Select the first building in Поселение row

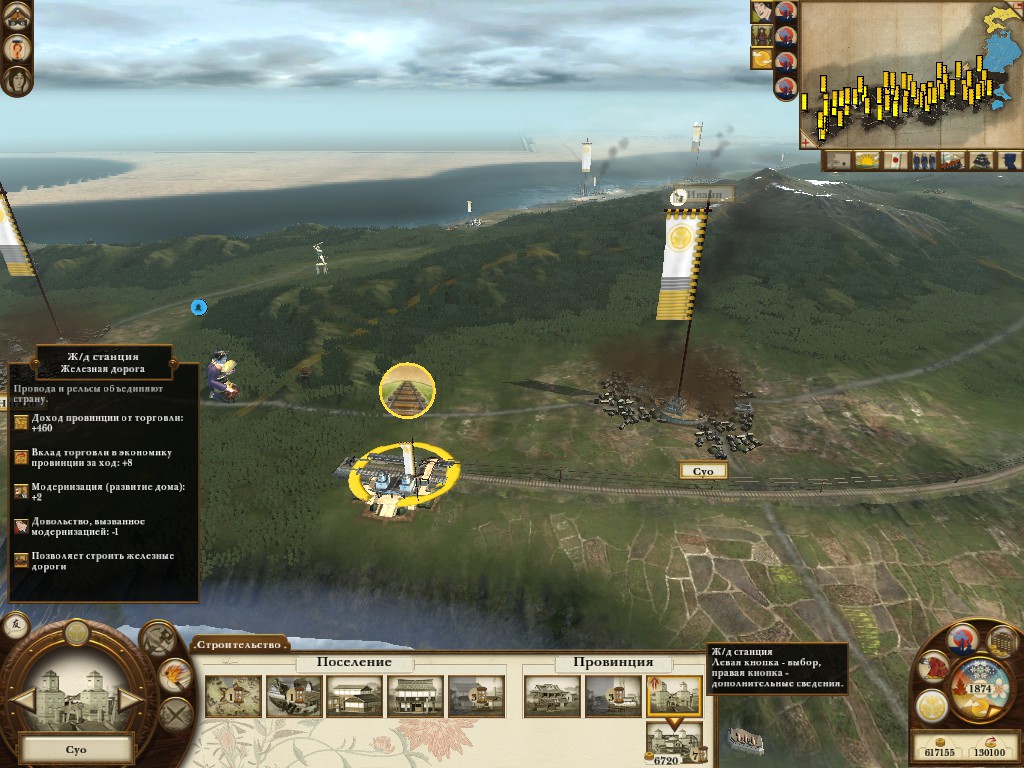click(x=233, y=696)
